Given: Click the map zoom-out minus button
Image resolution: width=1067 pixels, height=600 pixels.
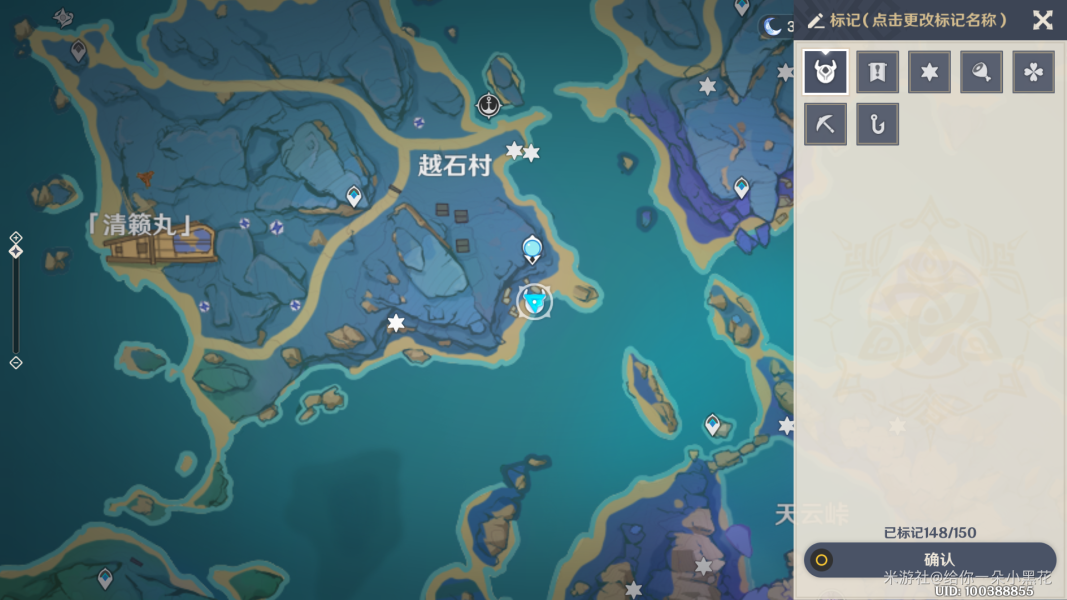Looking at the screenshot, I should click(16, 362).
